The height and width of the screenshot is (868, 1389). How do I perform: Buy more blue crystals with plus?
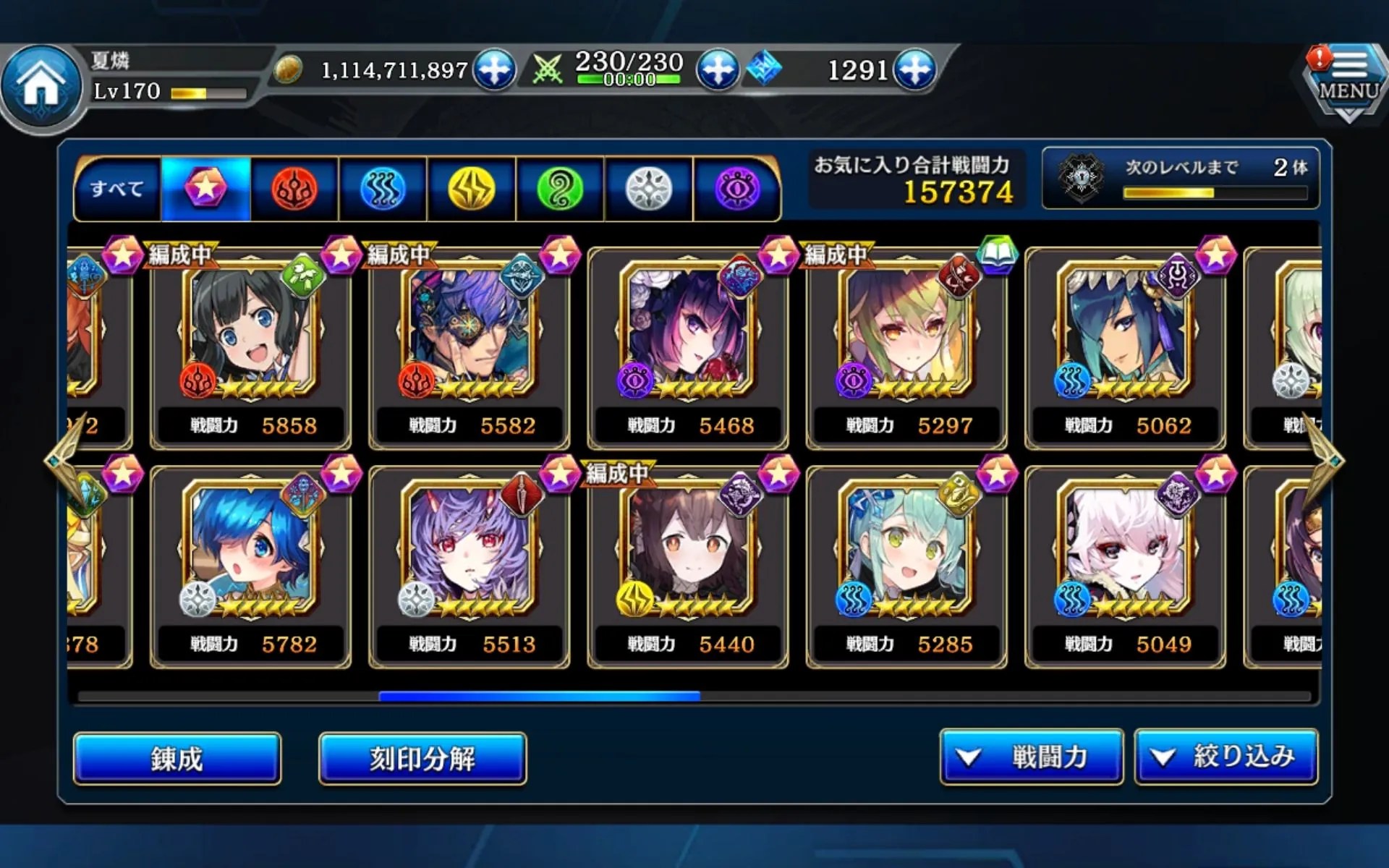click(x=915, y=70)
